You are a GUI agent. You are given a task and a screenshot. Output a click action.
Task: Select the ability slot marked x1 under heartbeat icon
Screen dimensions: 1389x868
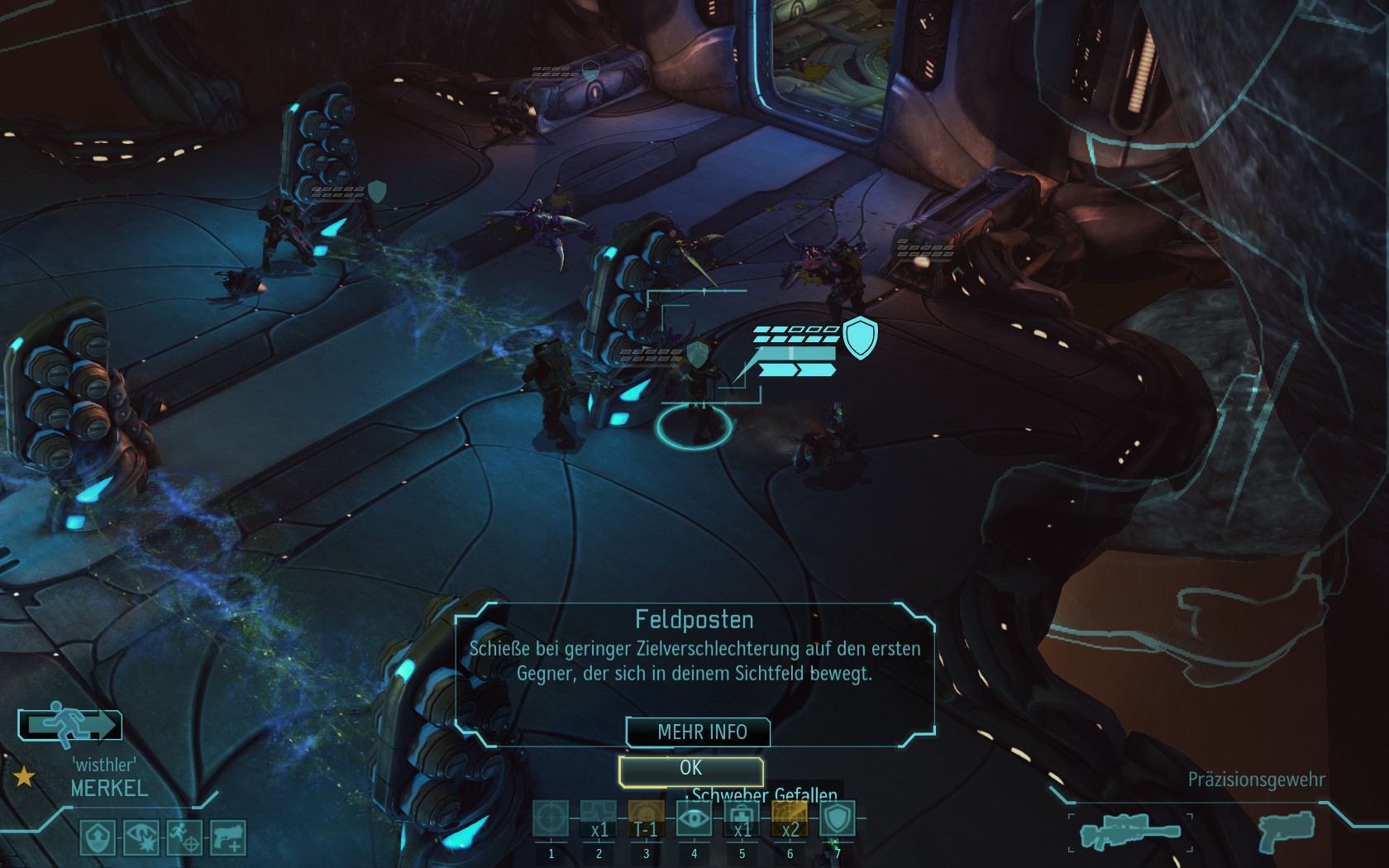599,819
